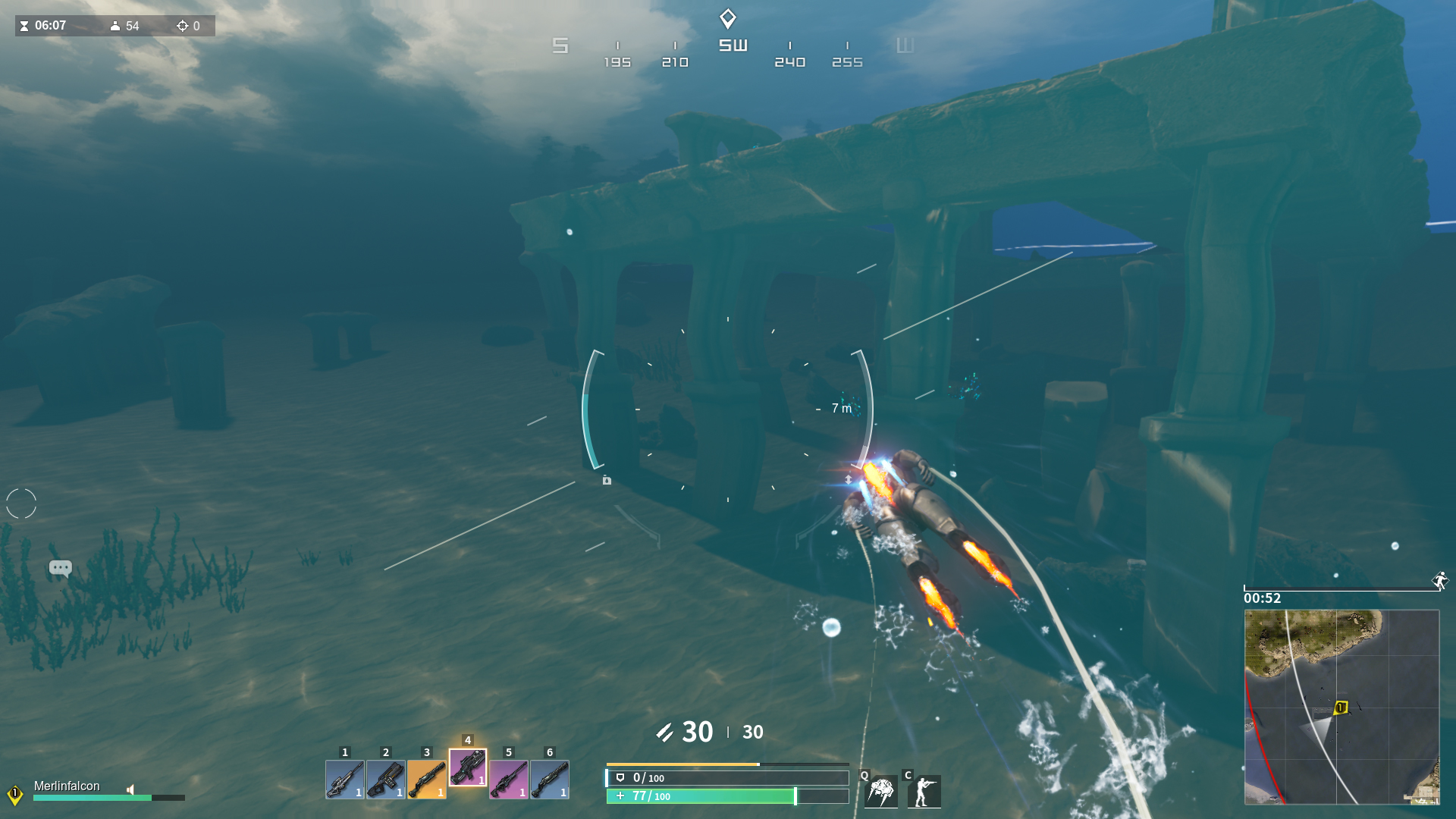Click the ammo counter icon beside 30
Screen dimensions: 1456x819
pyautogui.click(x=664, y=732)
